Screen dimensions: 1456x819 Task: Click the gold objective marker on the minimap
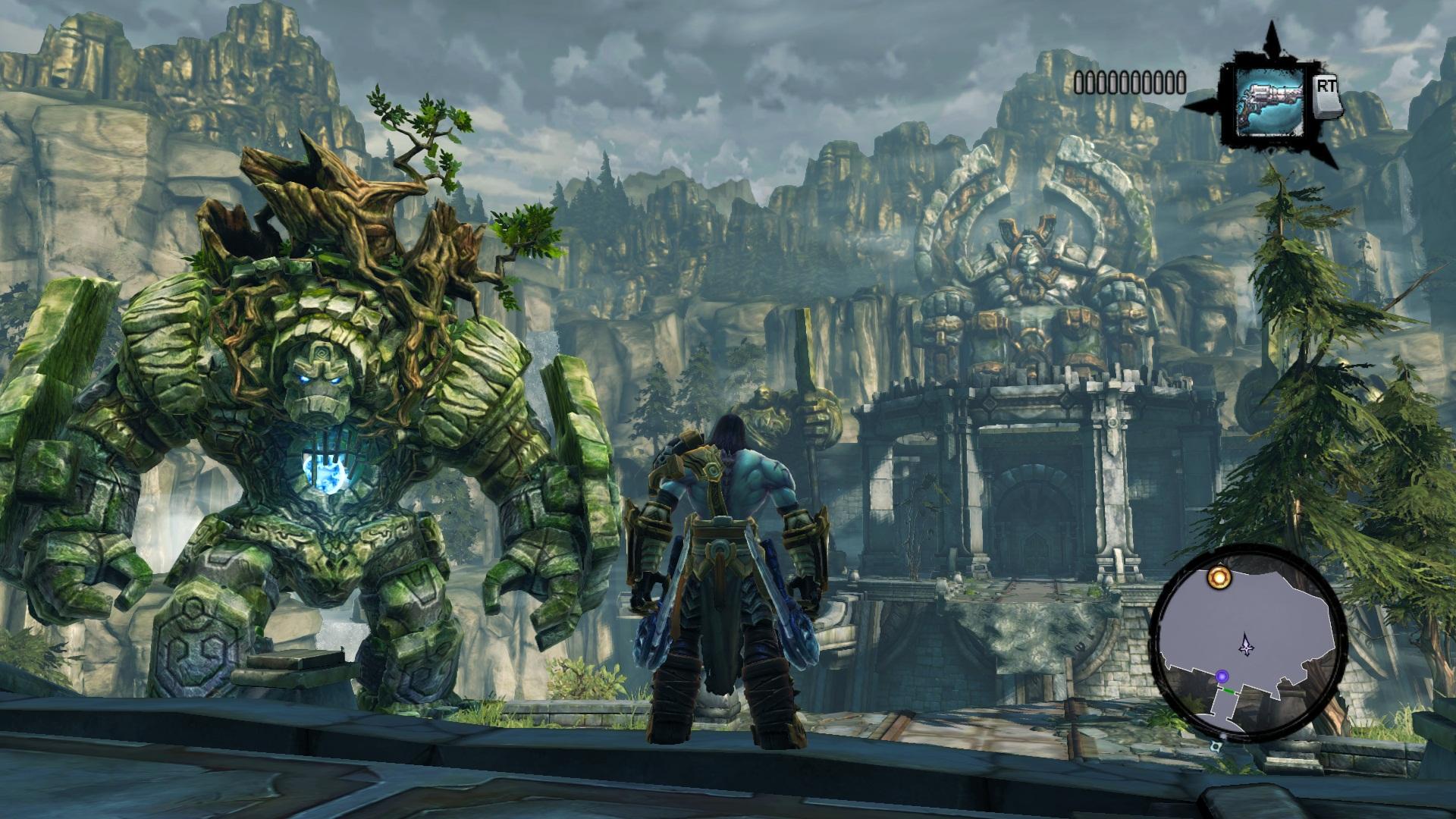pyautogui.click(x=1219, y=578)
